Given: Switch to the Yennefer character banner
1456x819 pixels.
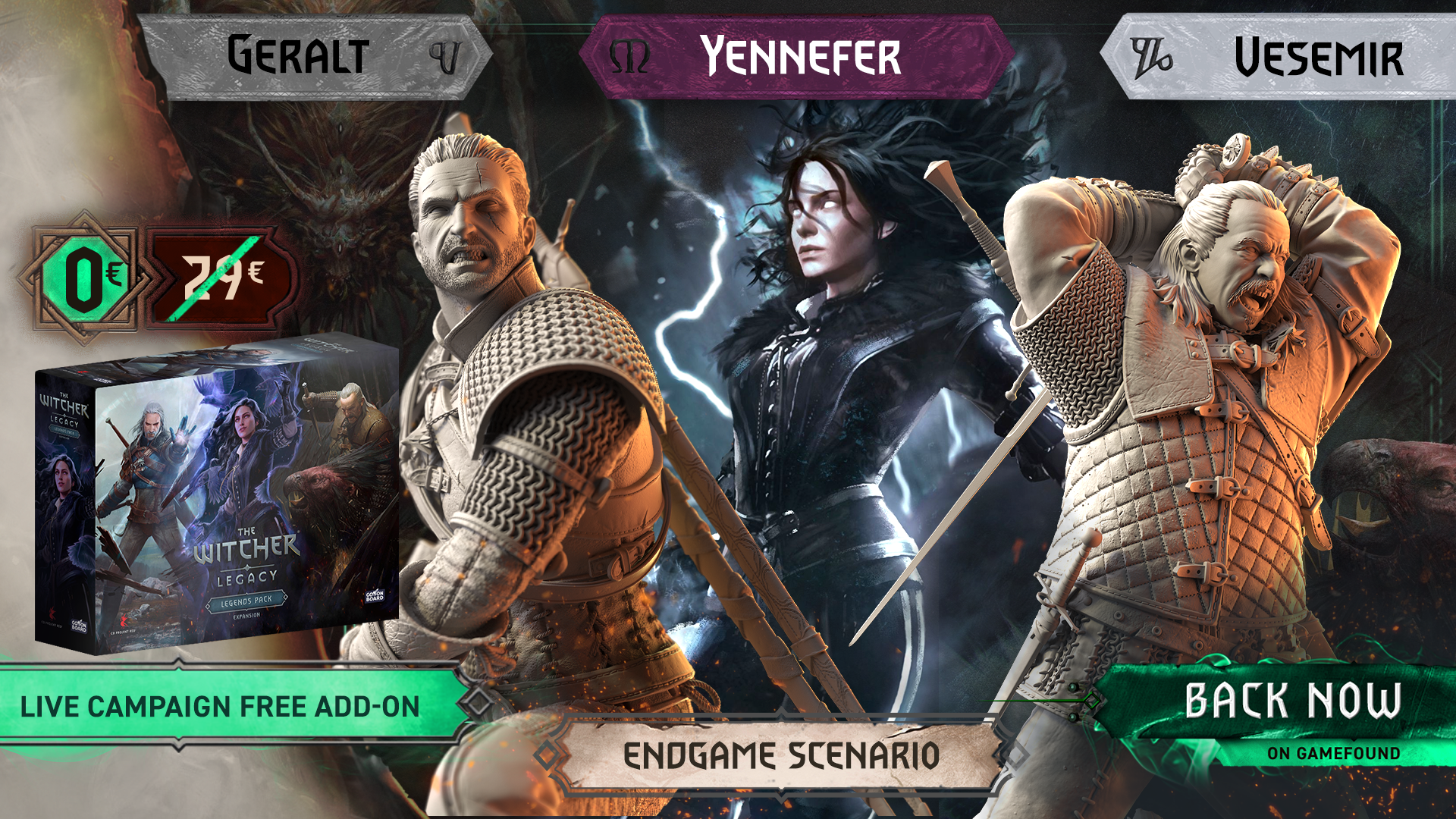Looking at the screenshot, I should 796,58.
